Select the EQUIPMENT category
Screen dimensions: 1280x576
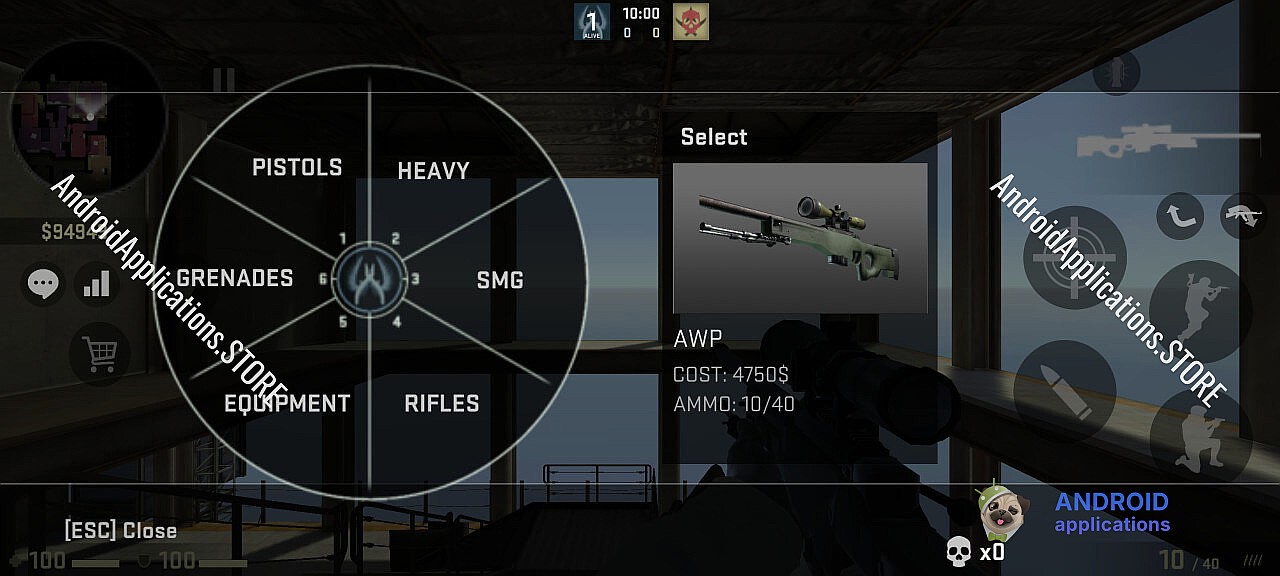click(287, 403)
